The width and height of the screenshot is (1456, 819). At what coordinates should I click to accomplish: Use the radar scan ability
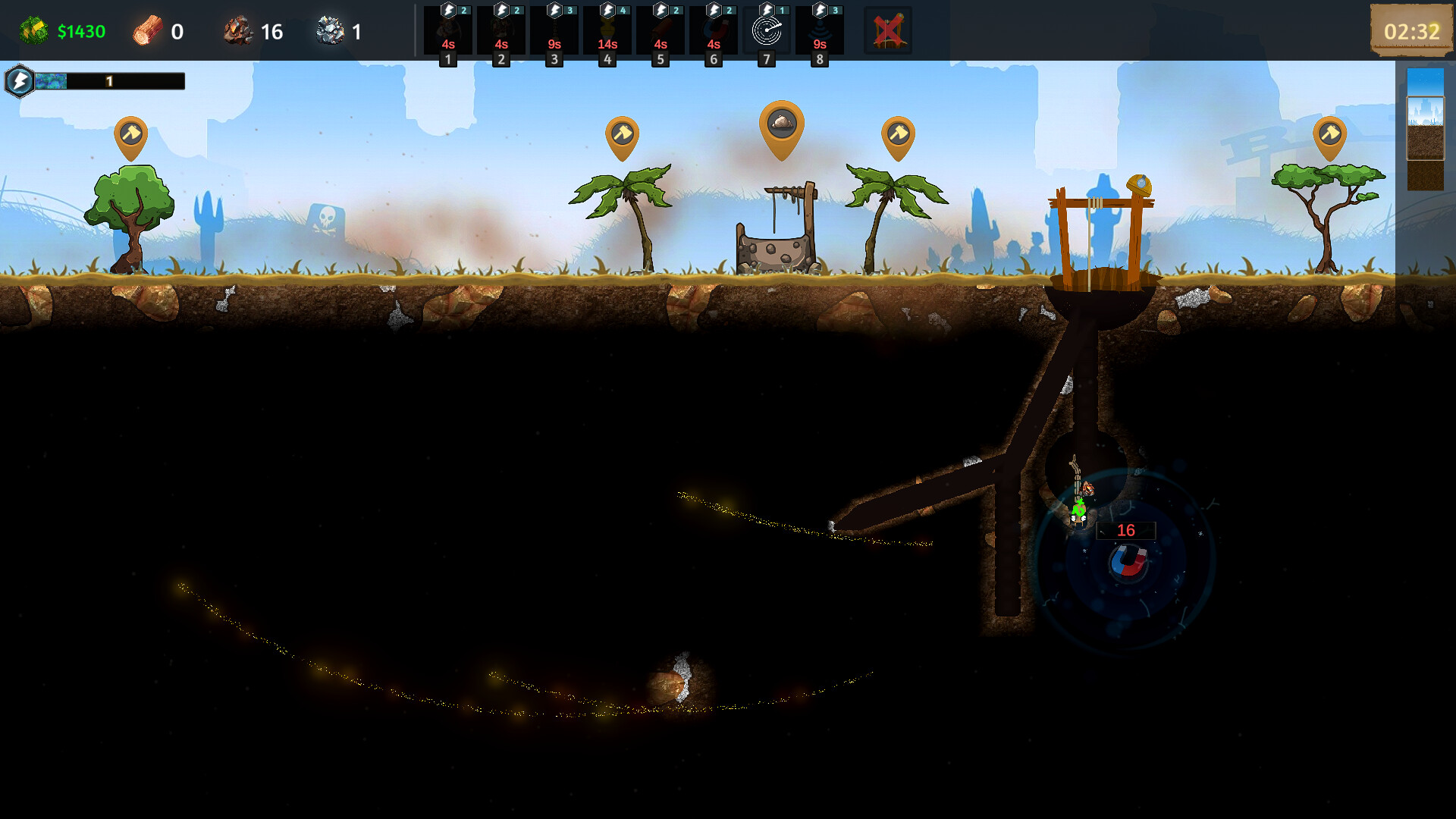click(766, 31)
